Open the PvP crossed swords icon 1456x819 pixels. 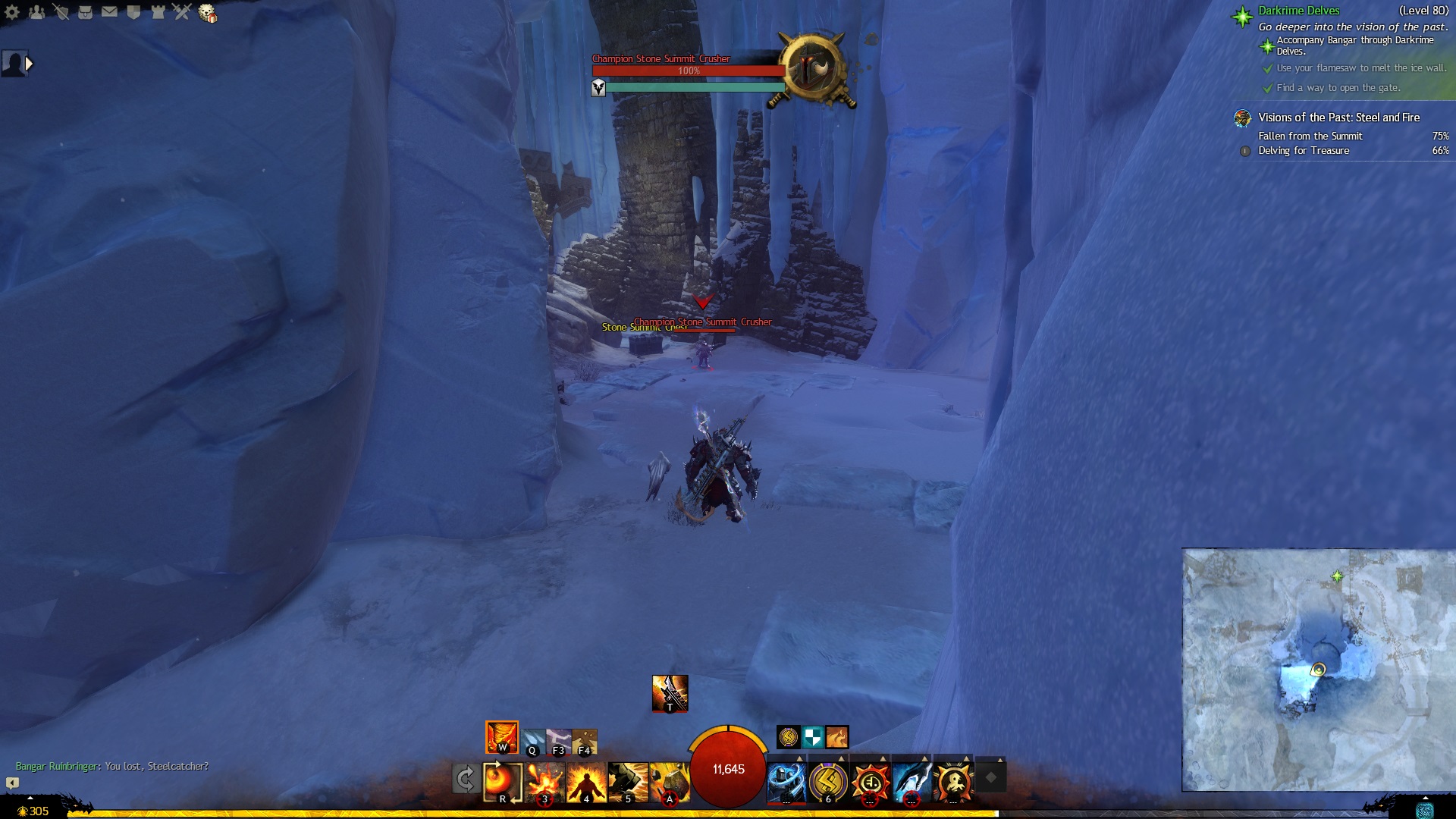[182, 12]
